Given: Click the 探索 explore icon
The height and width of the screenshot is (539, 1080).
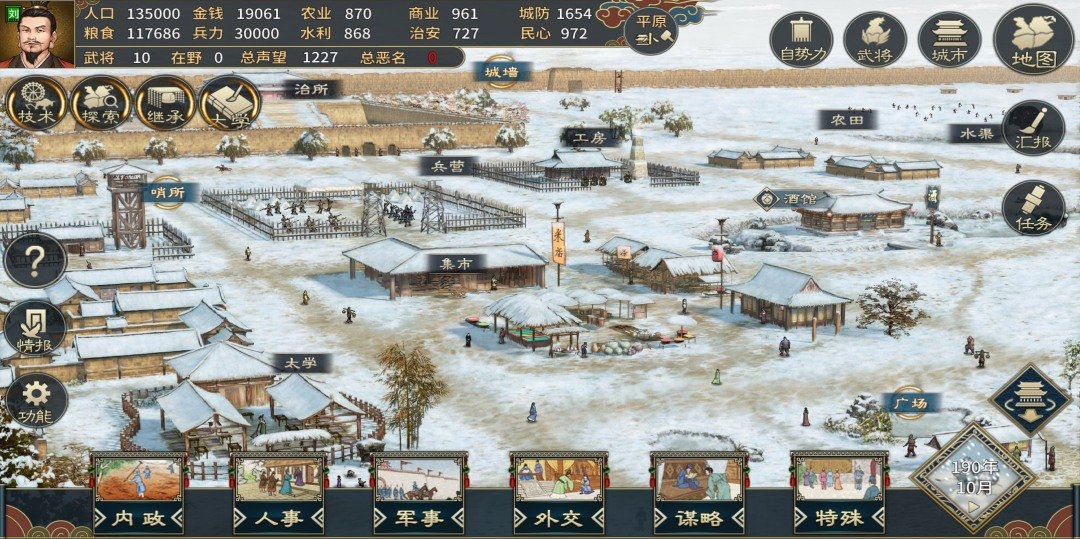Looking at the screenshot, I should 100,103.
